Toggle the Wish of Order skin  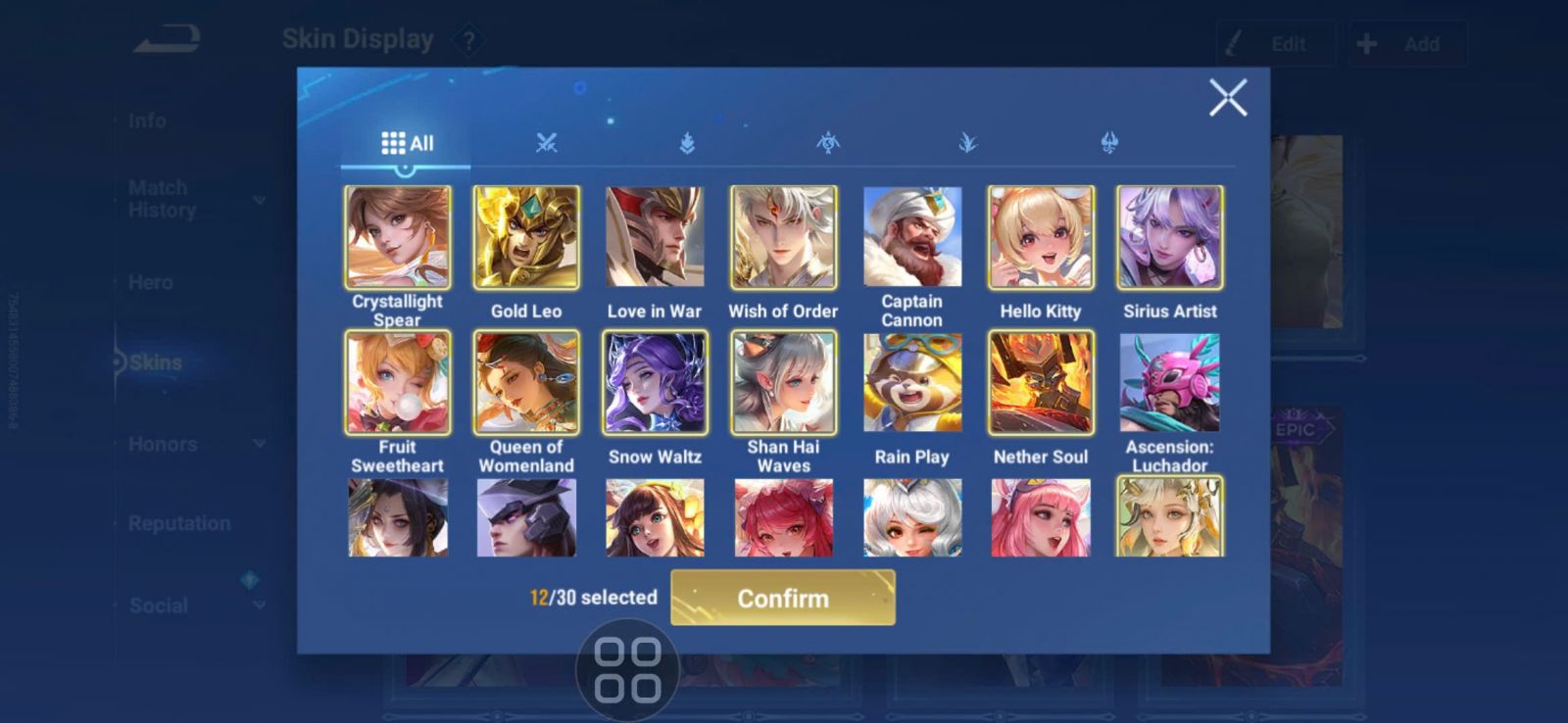[x=783, y=238]
